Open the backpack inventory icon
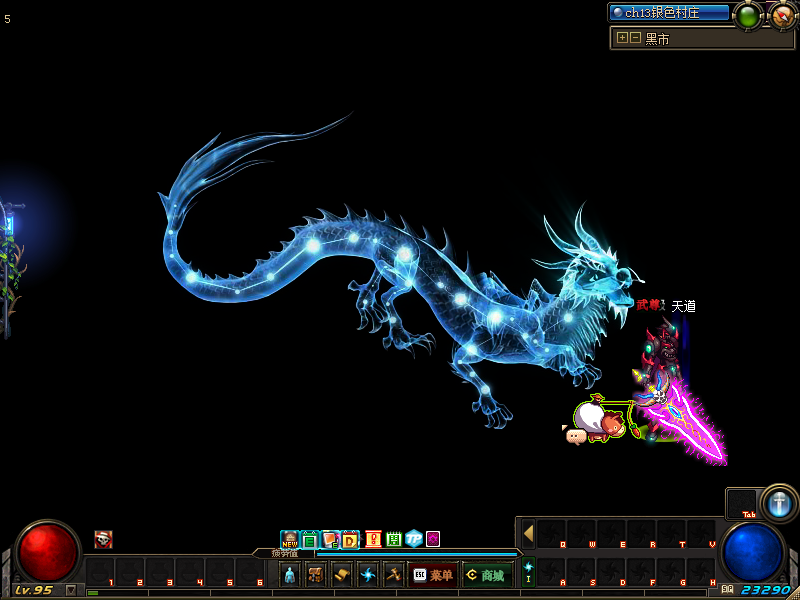This screenshot has width=800, height=600. click(316, 575)
